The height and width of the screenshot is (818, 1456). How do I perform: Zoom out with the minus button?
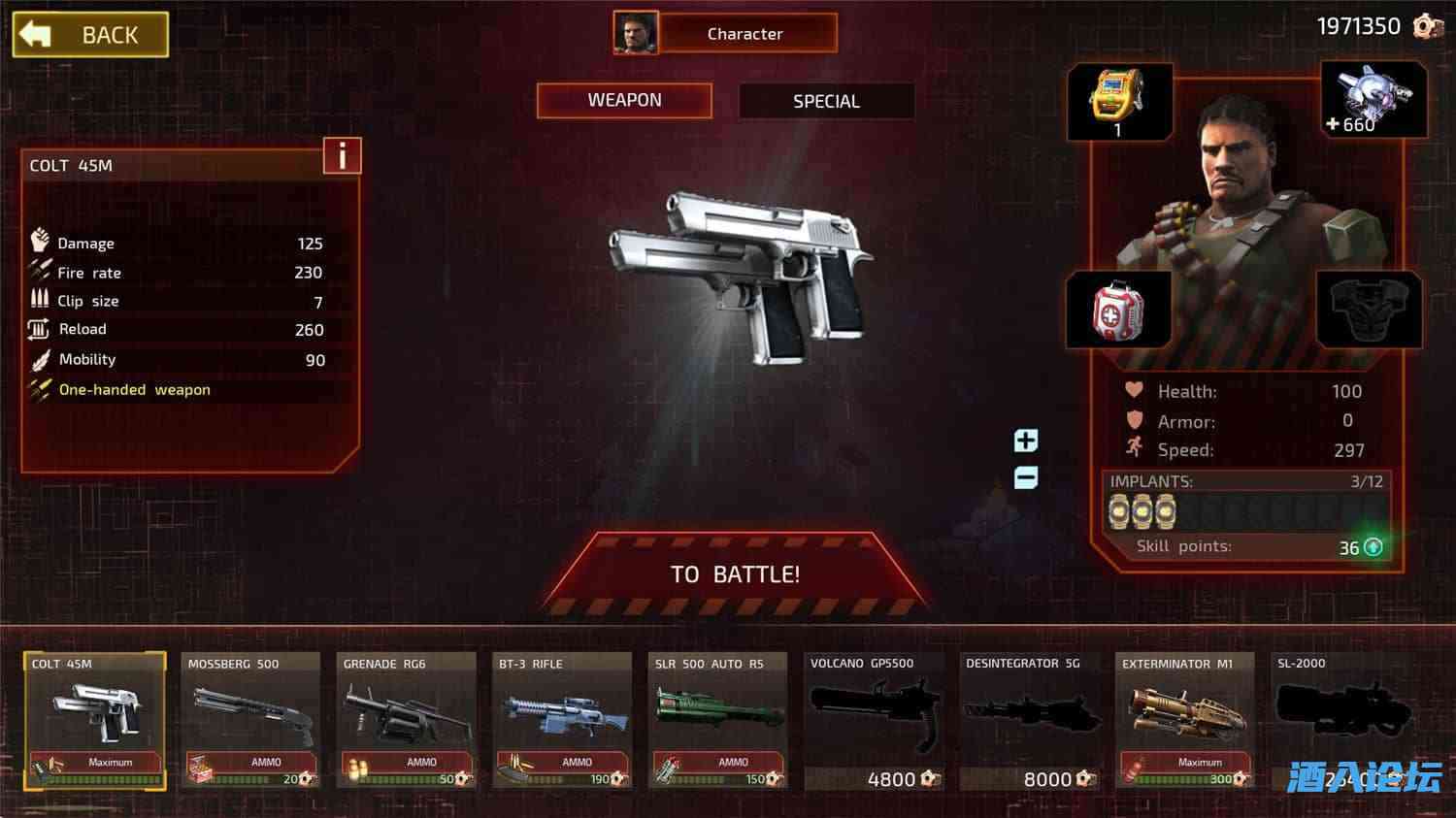coord(1025,477)
